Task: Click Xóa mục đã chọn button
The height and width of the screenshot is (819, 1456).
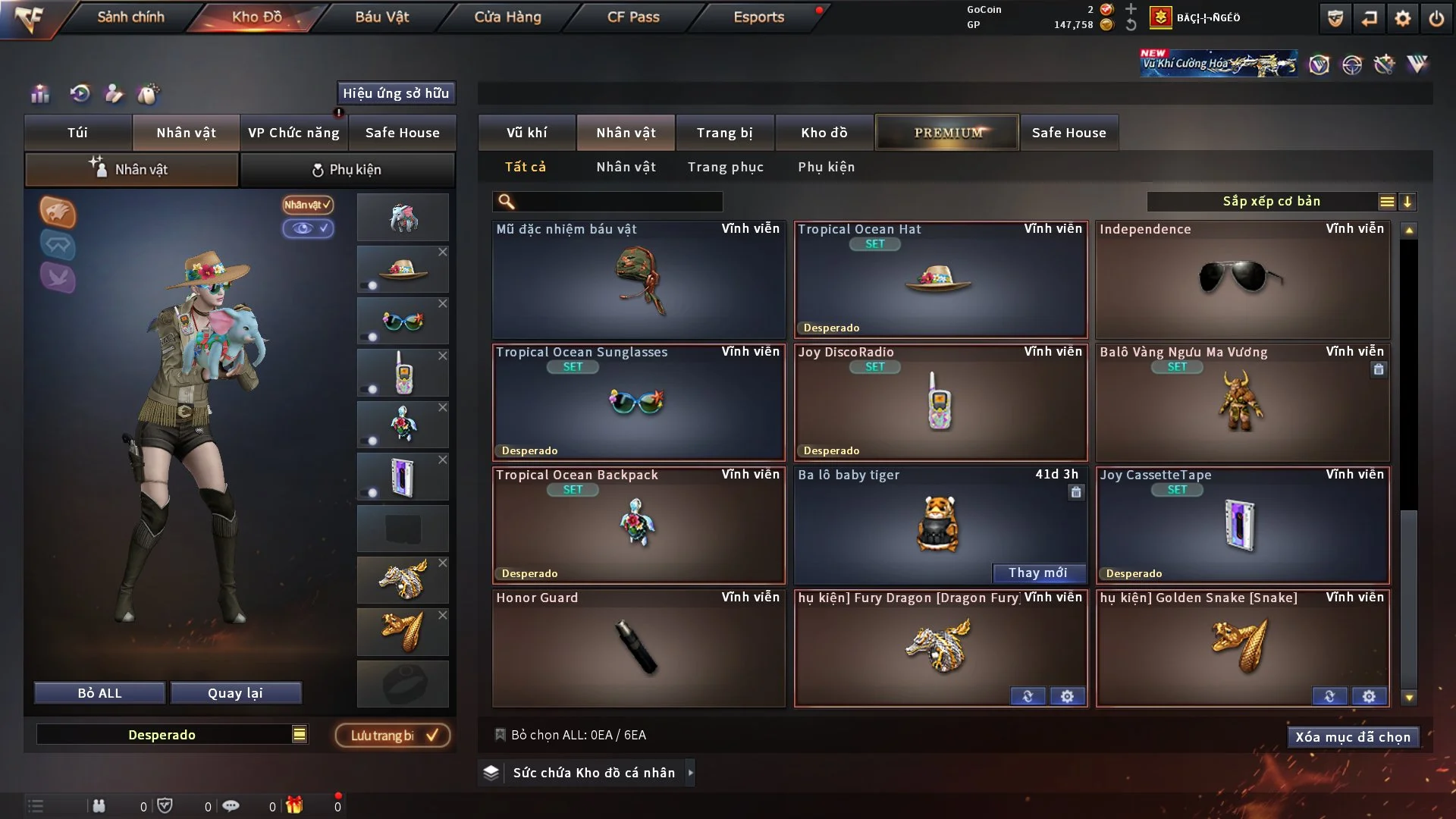Action: tap(1352, 737)
